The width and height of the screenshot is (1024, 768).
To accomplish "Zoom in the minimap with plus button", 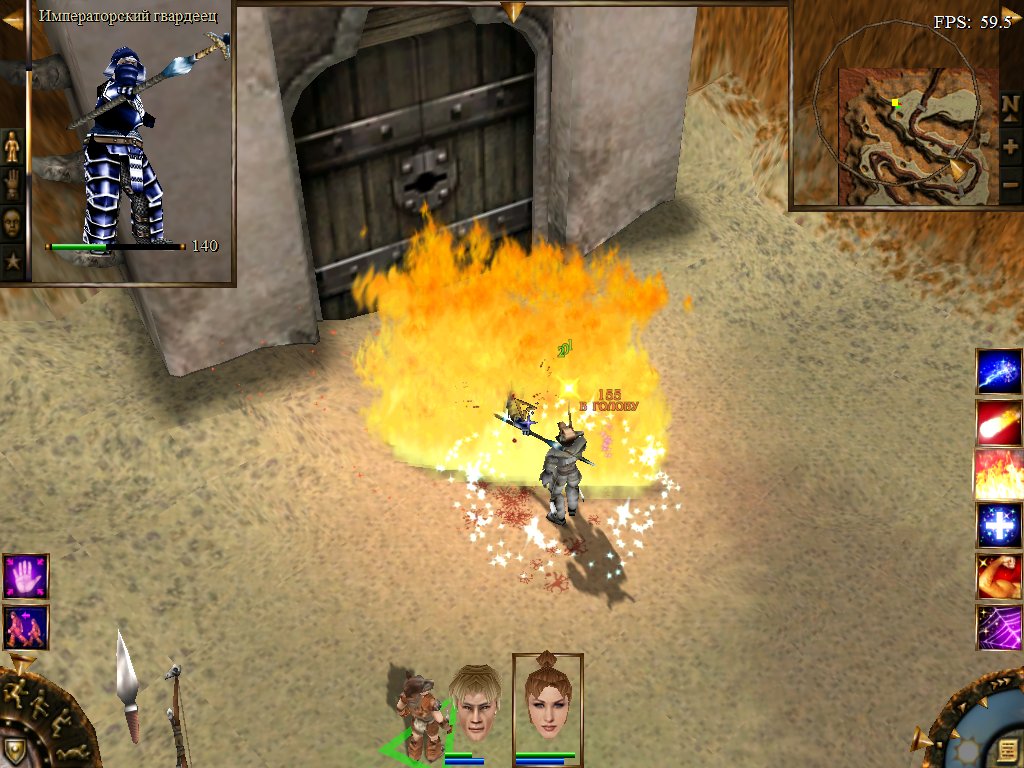I will pos(1010,146).
